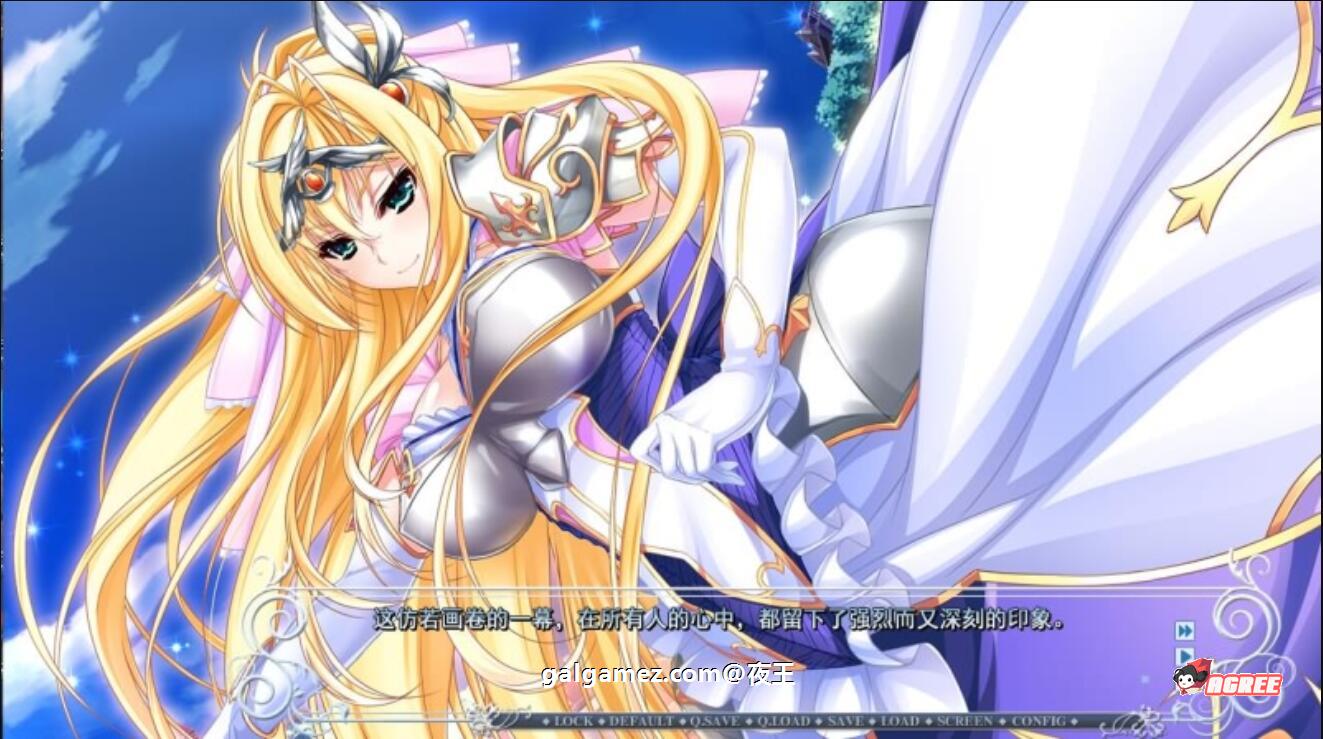Start auto-read mode with the play arrow icon
This screenshot has width=1323, height=739.
pyautogui.click(x=1187, y=654)
